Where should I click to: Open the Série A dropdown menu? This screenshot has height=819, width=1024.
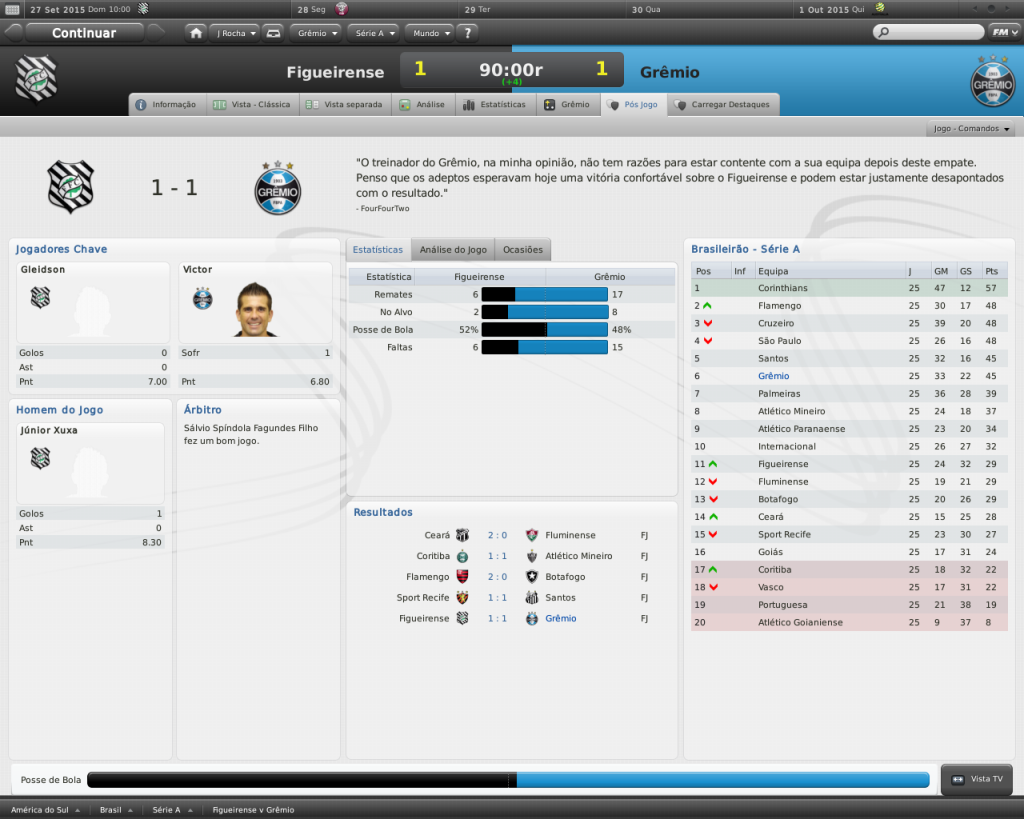tap(374, 33)
